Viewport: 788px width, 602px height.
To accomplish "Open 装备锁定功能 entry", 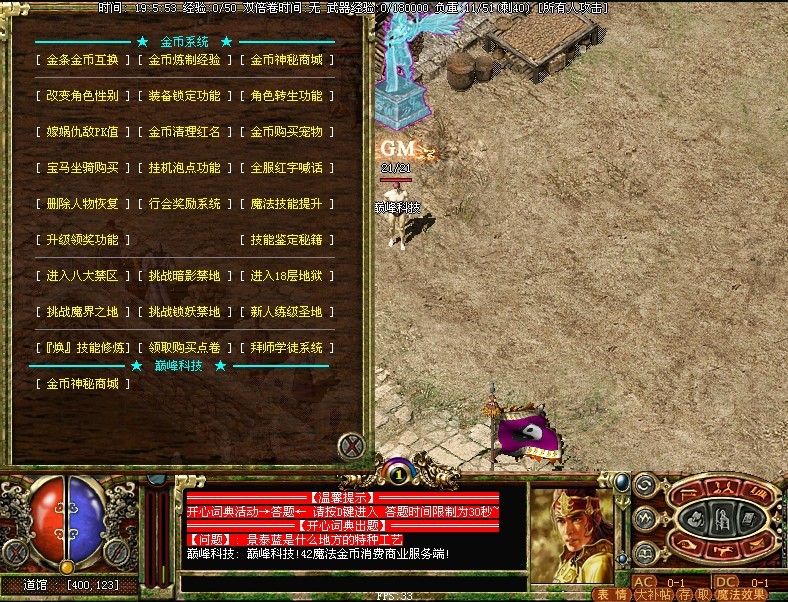I will point(184,96).
